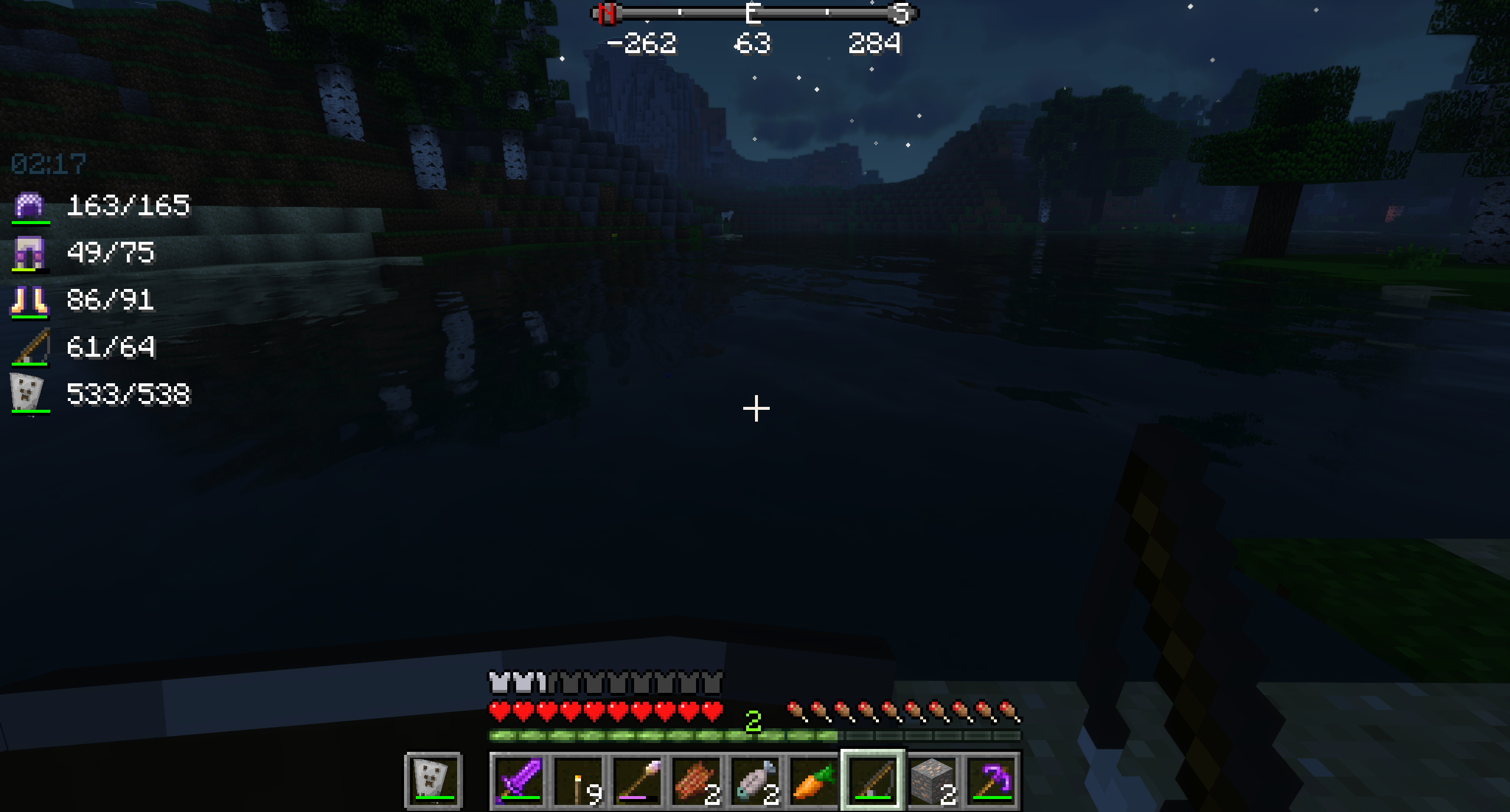Click the boots durability indicator showing 86/91

click(x=111, y=301)
